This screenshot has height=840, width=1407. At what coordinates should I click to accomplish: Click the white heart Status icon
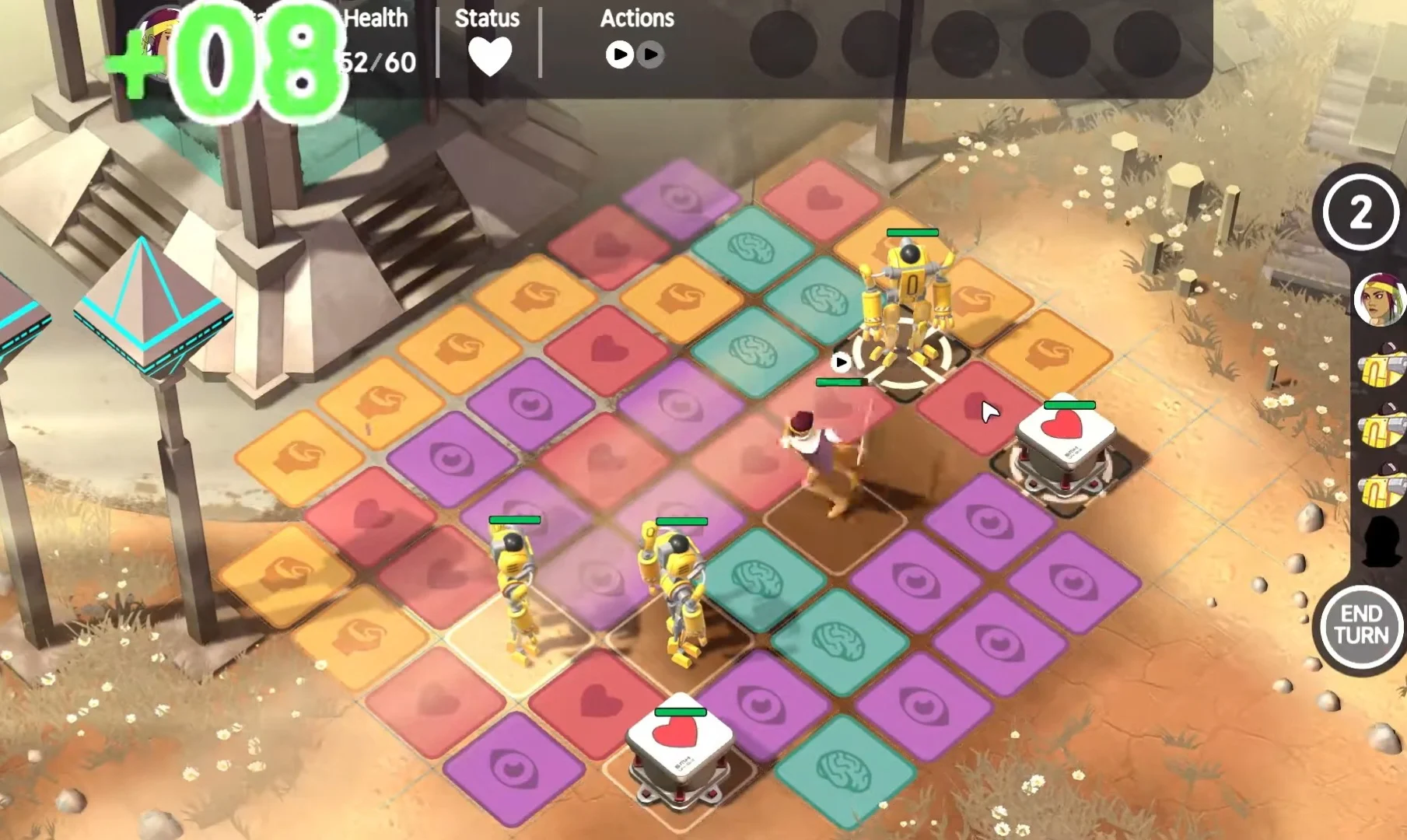(x=489, y=57)
